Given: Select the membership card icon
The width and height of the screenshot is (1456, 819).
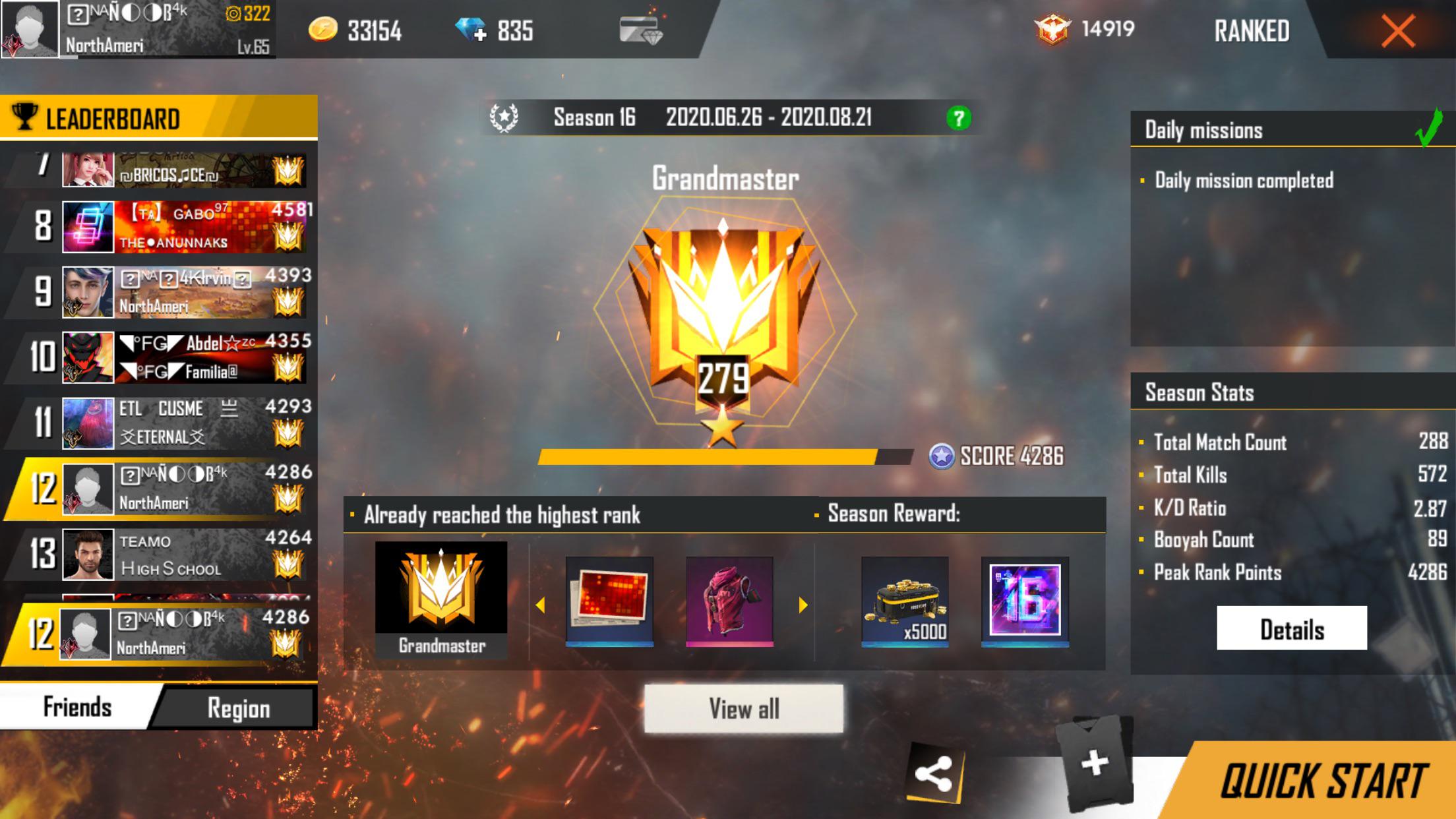Looking at the screenshot, I should (x=636, y=29).
